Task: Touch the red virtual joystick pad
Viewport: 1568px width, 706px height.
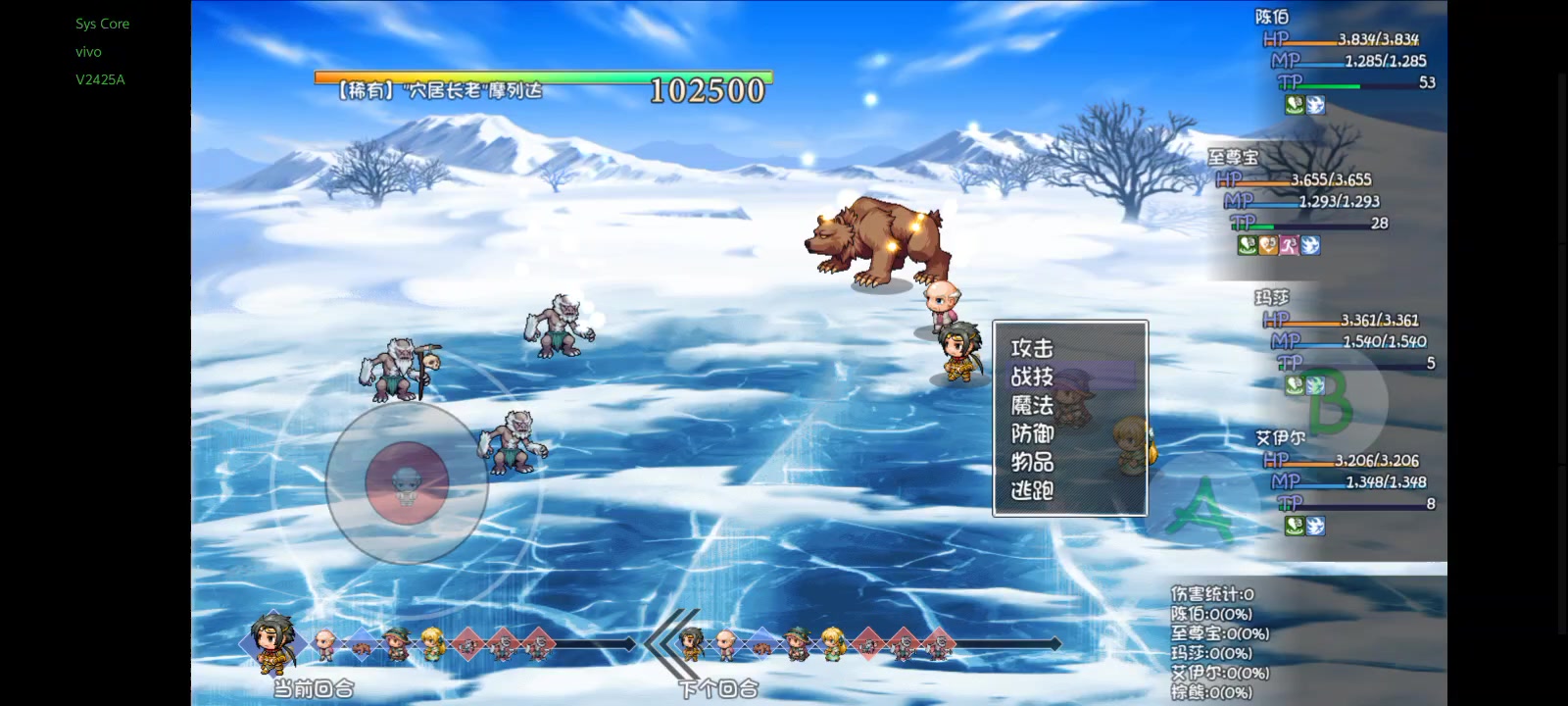Action: pyautogui.click(x=407, y=482)
